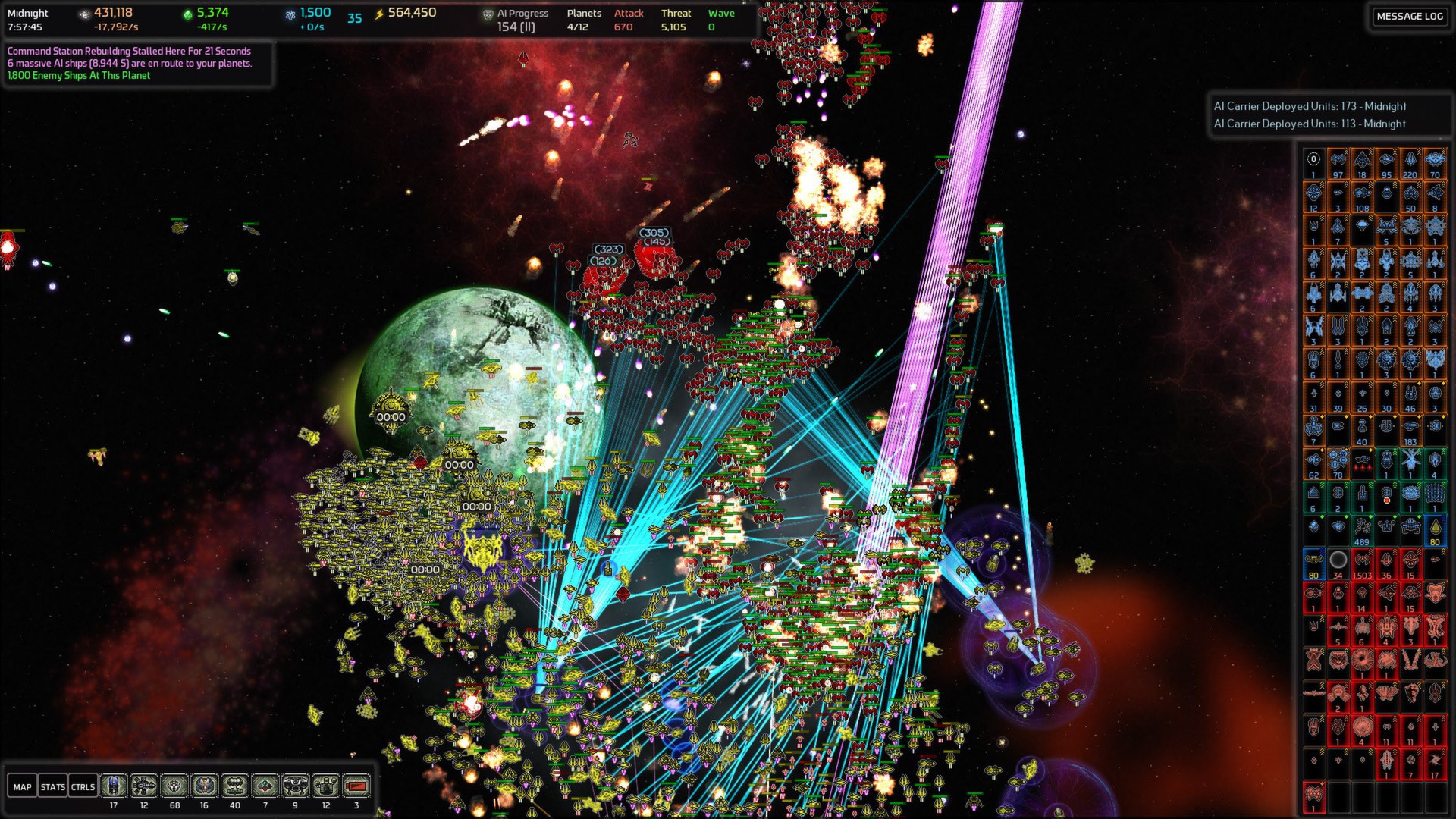Click the mobile builder icon showing 40
1456x819 pixels.
234,786
